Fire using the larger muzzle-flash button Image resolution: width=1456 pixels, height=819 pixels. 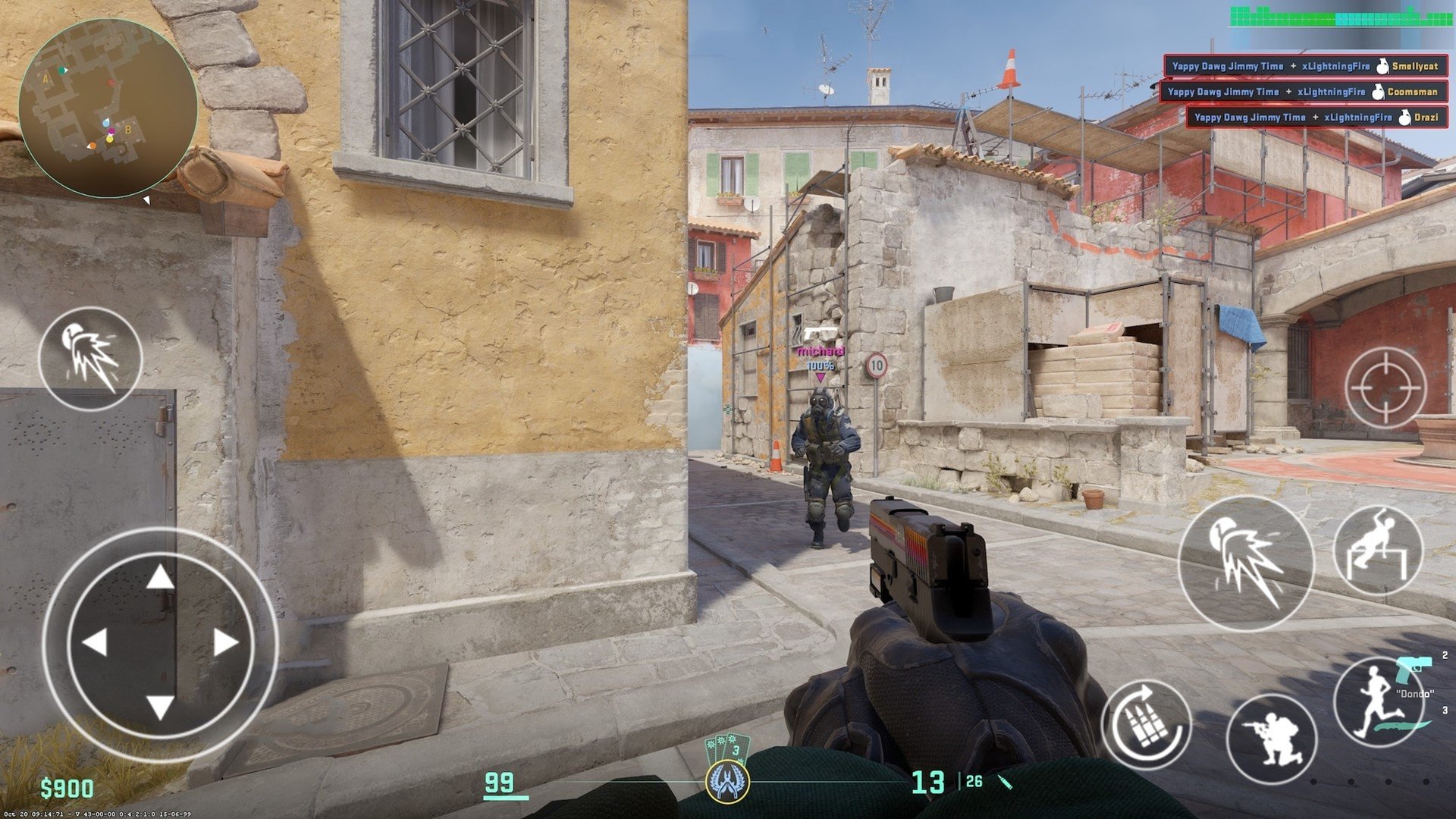1245,564
